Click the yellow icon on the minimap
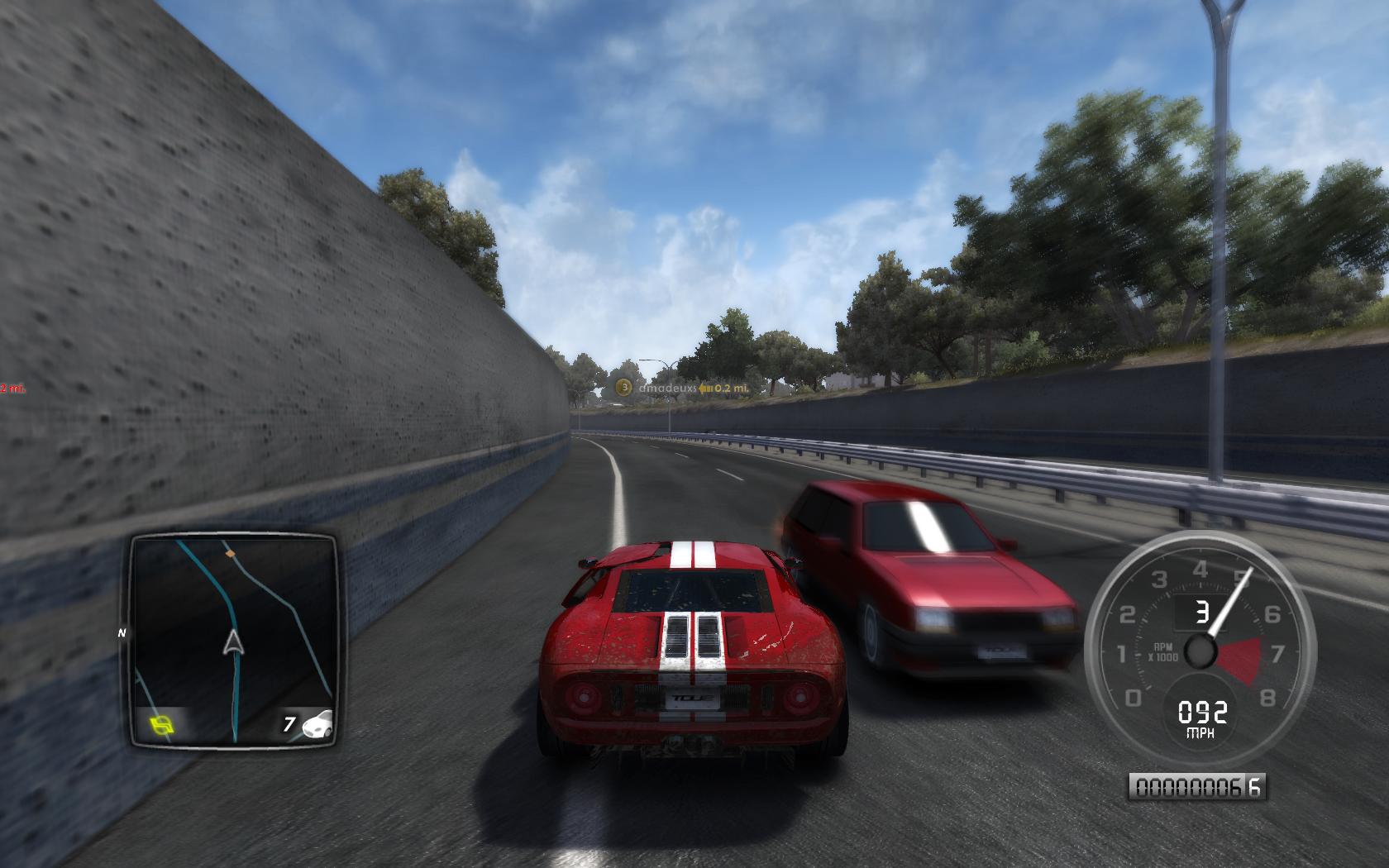The width and height of the screenshot is (1389, 868). coord(163,725)
